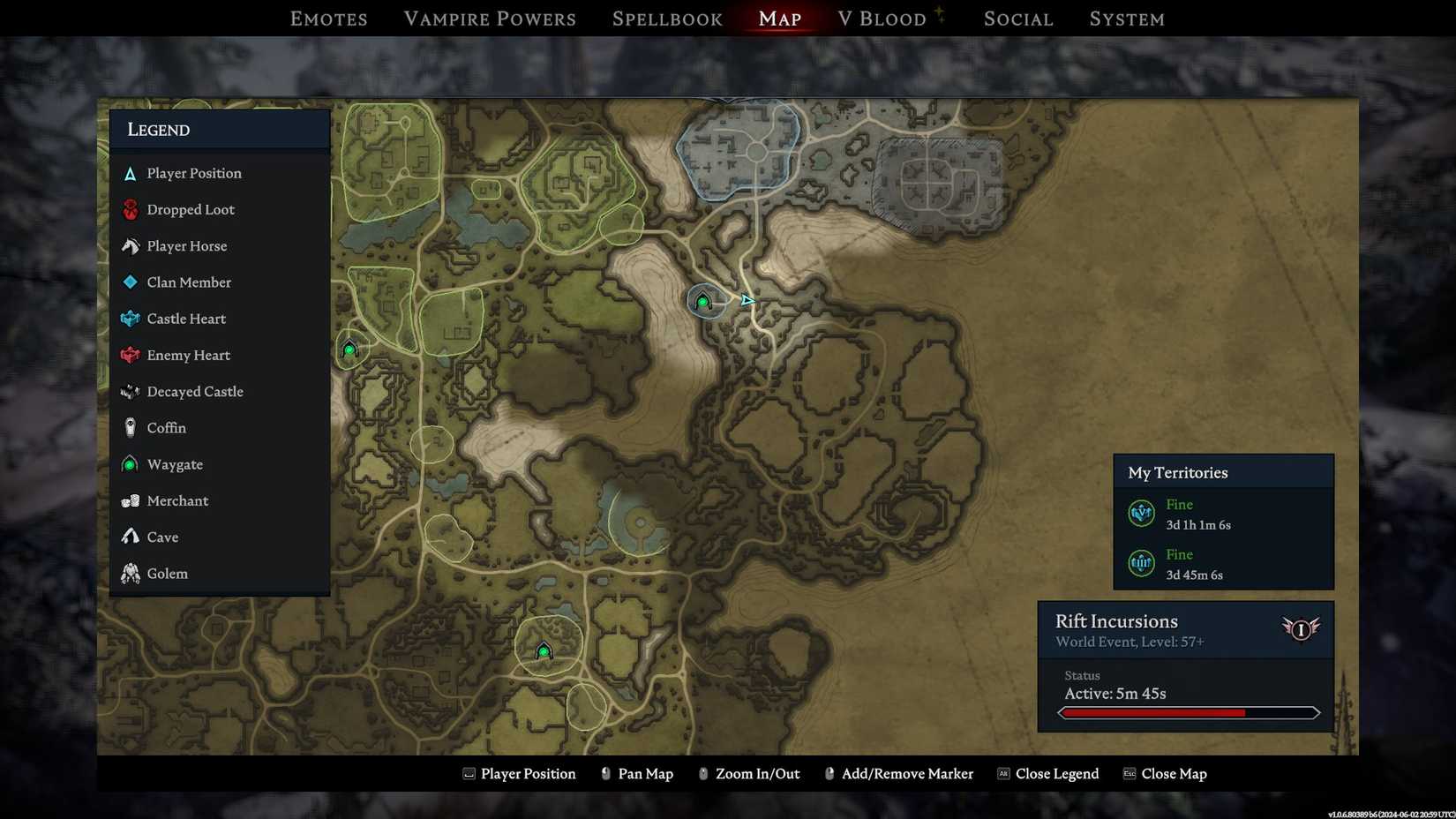Select the first castle heart under My Territories
Viewport: 1456px width, 819px height.
pyautogui.click(x=1141, y=513)
